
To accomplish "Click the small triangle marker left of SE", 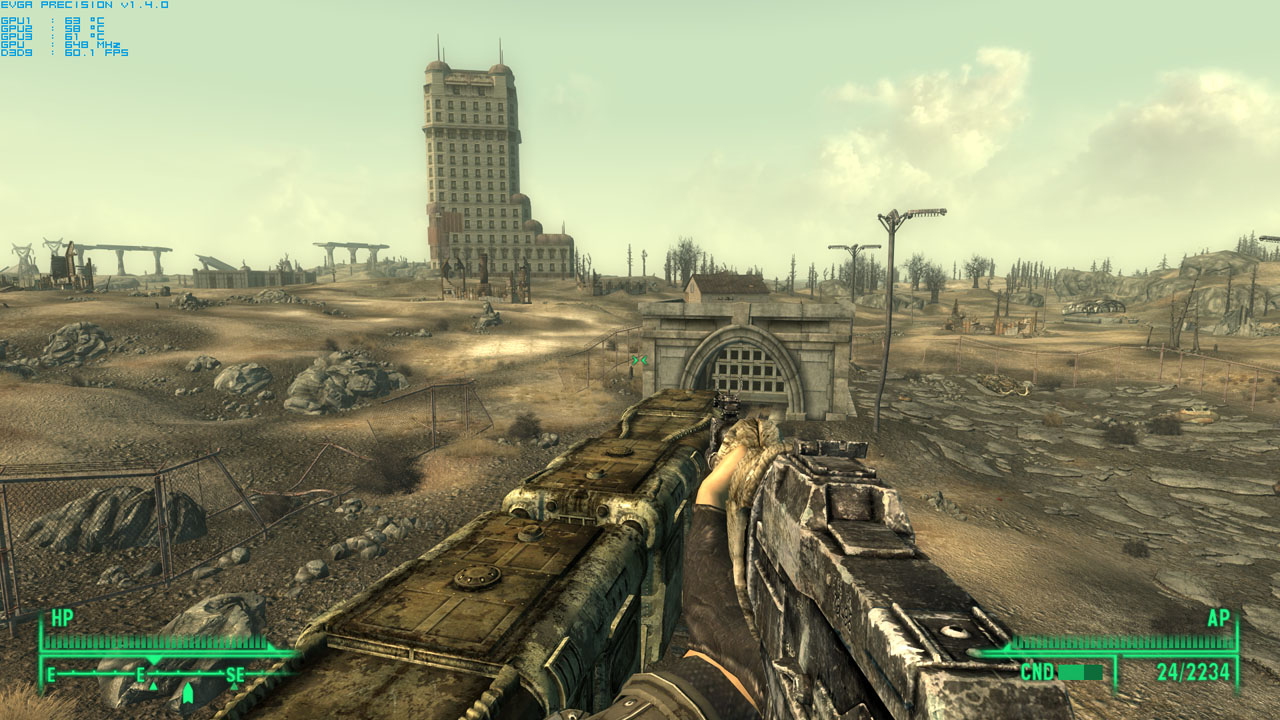I will 153,686.
